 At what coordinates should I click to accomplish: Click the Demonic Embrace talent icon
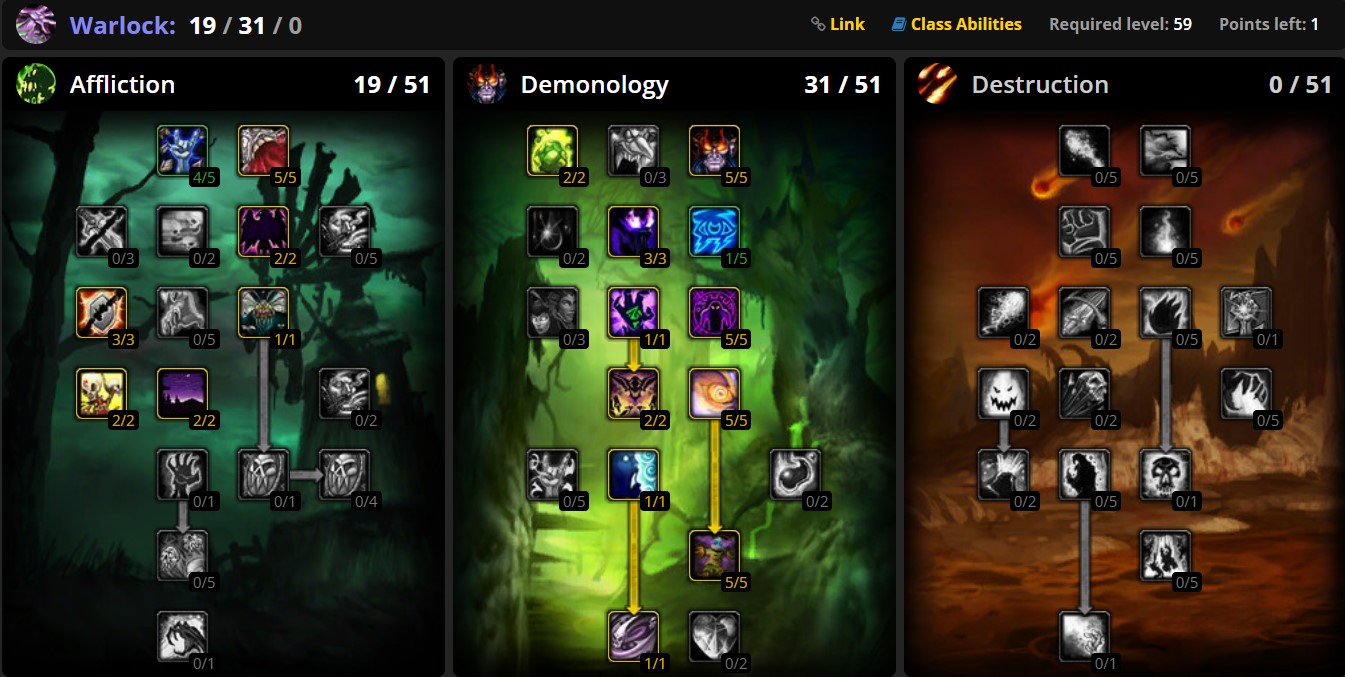714,150
